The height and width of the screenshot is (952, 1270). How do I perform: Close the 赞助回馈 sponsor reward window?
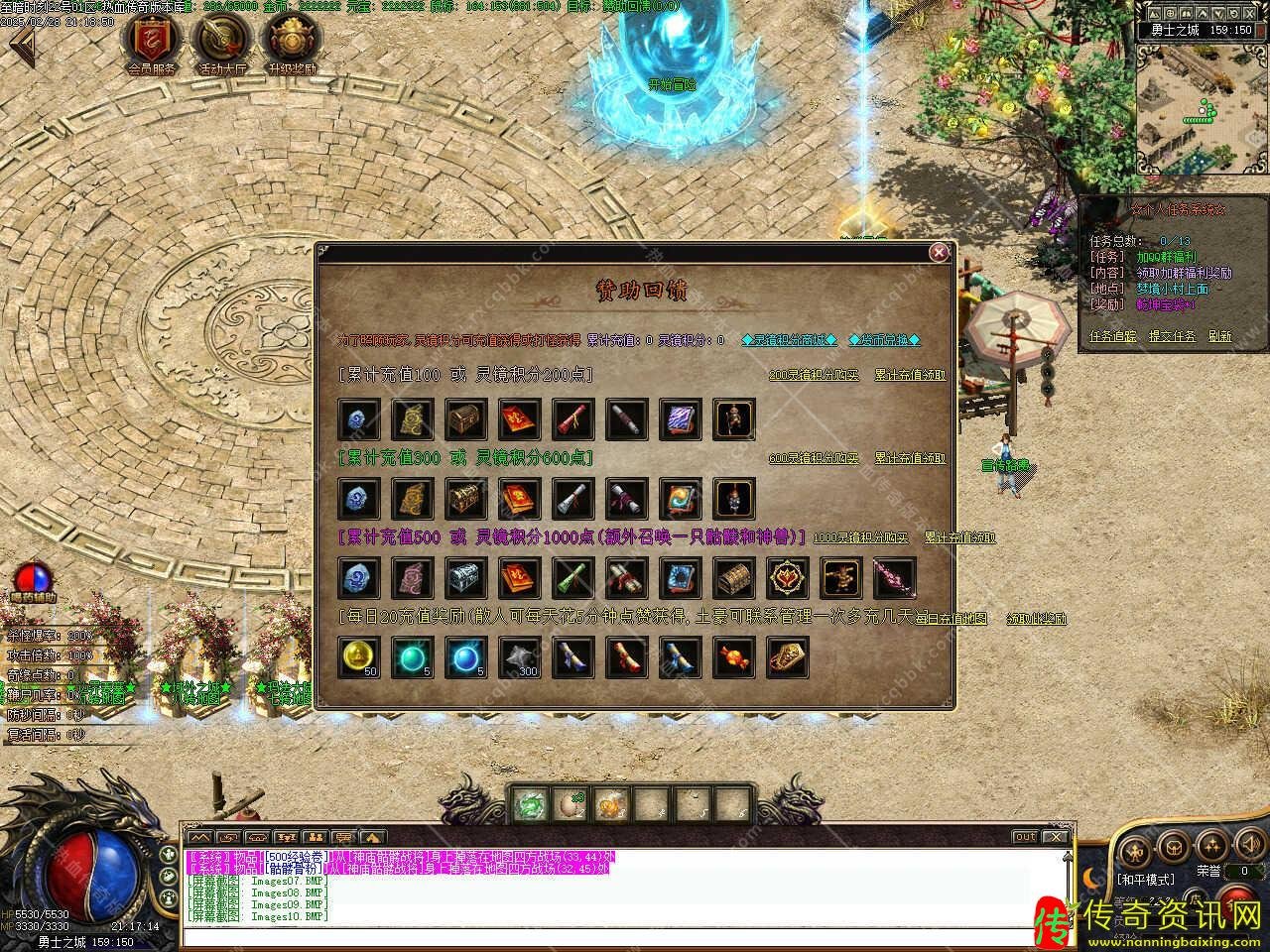pyautogui.click(x=939, y=253)
